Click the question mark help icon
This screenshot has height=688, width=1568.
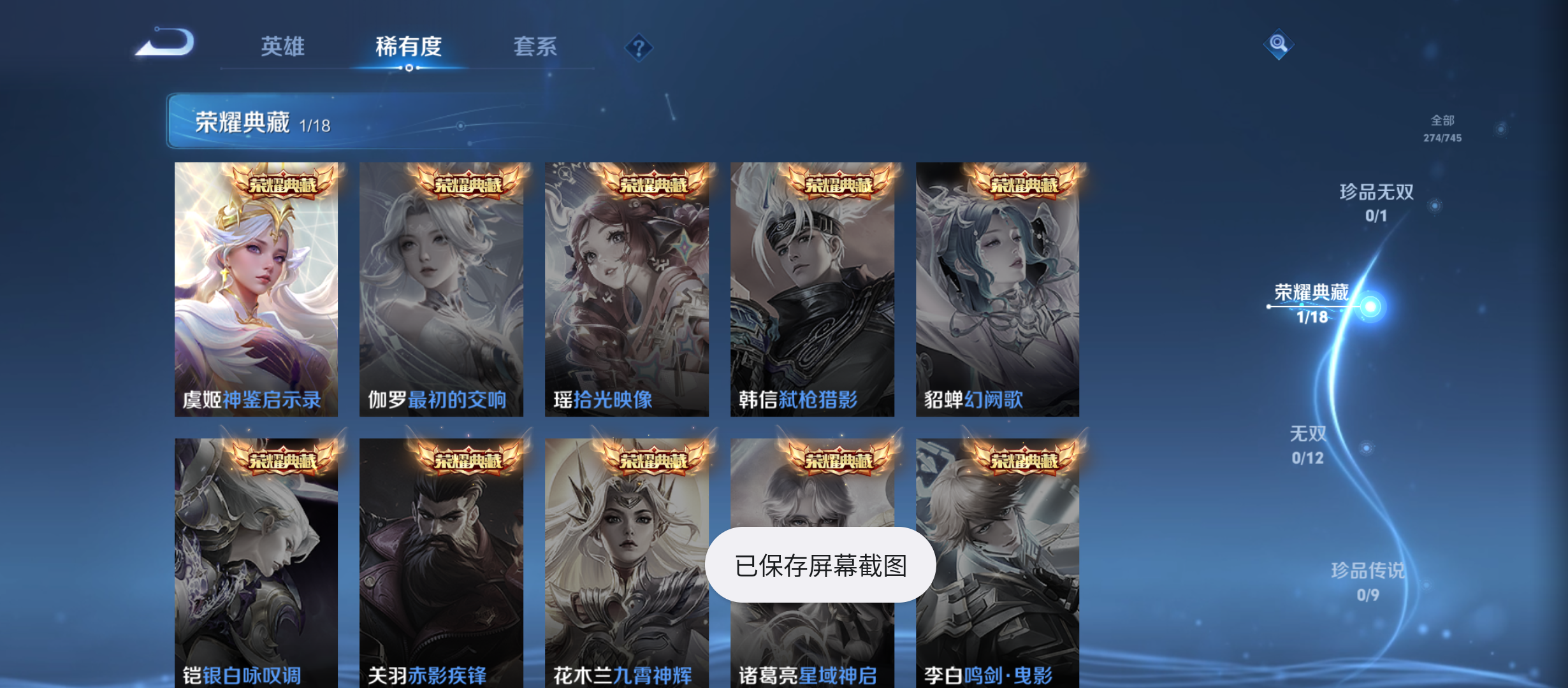tap(639, 47)
